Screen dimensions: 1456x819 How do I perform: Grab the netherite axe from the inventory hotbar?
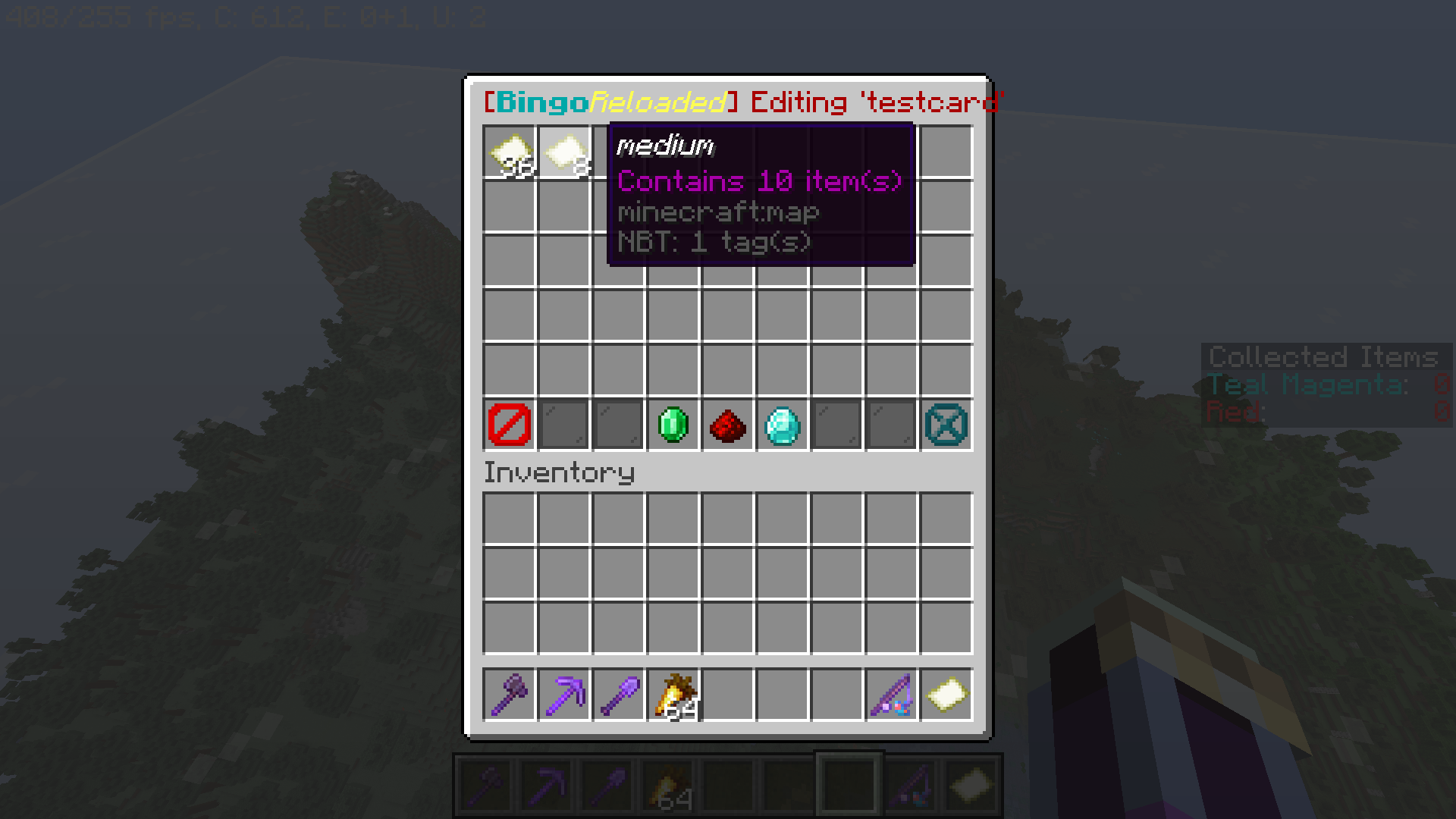pyautogui.click(x=509, y=695)
